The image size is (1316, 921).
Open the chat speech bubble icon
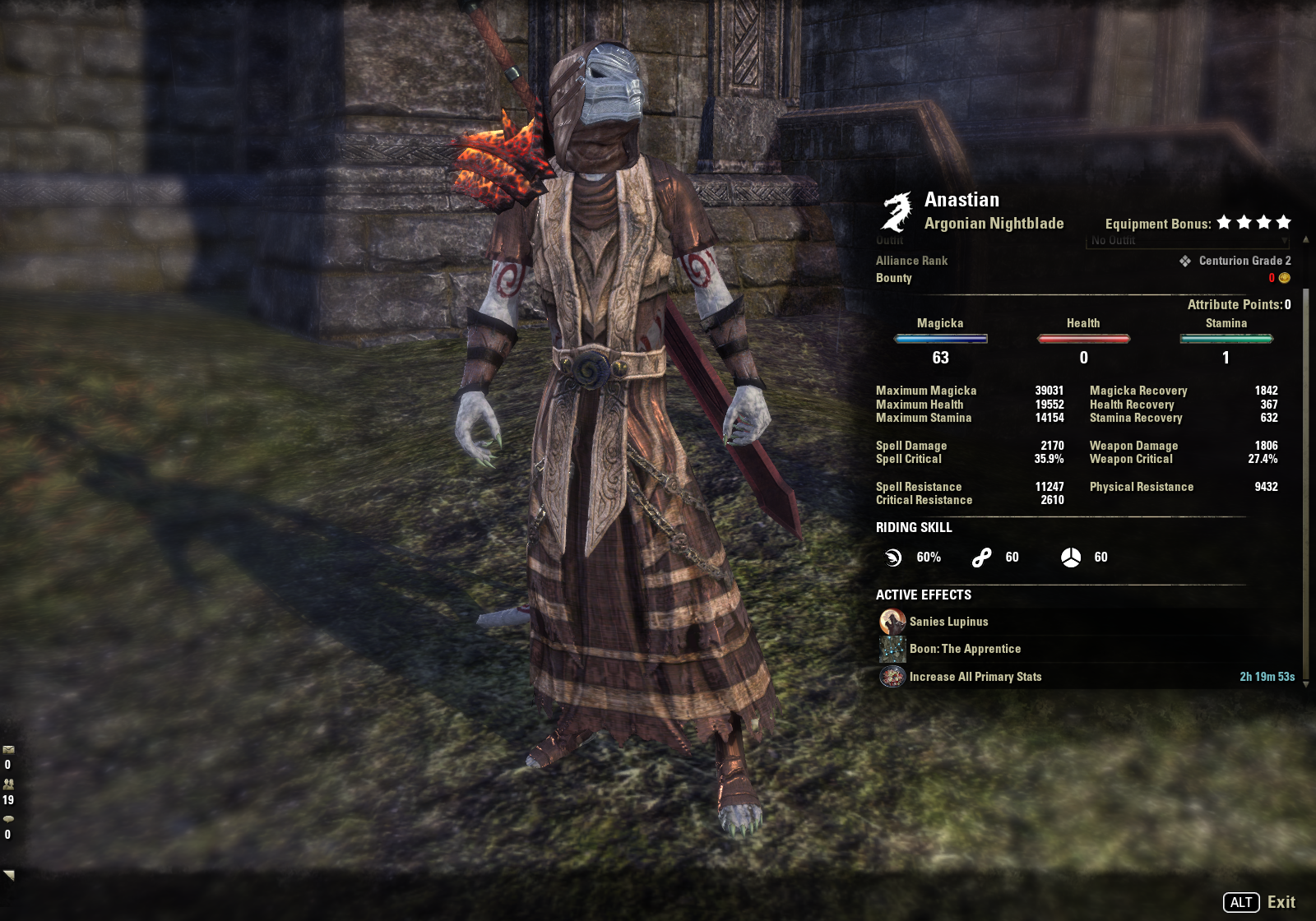click(x=8, y=819)
